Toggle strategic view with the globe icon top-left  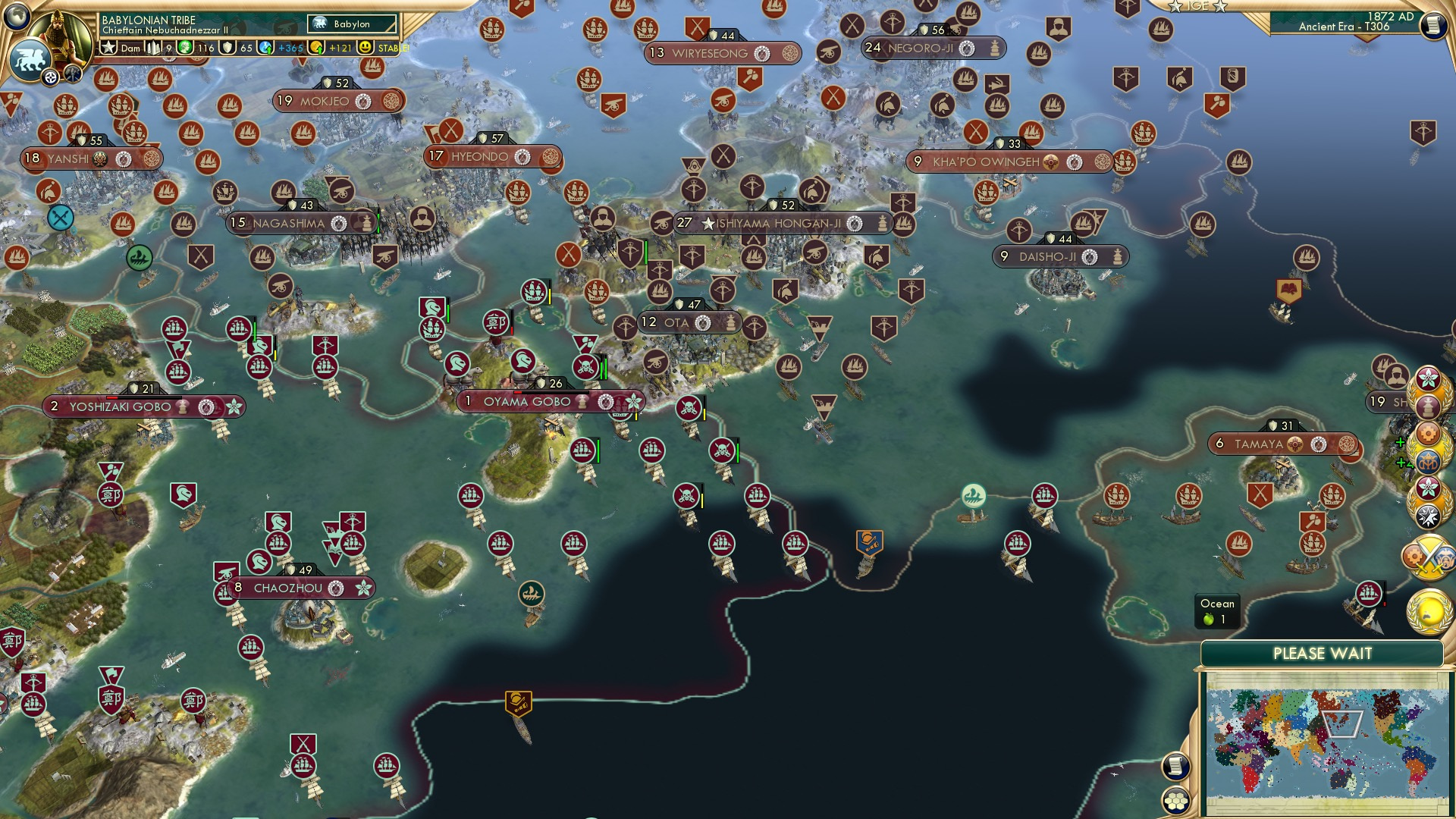click(x=17, y=17)
